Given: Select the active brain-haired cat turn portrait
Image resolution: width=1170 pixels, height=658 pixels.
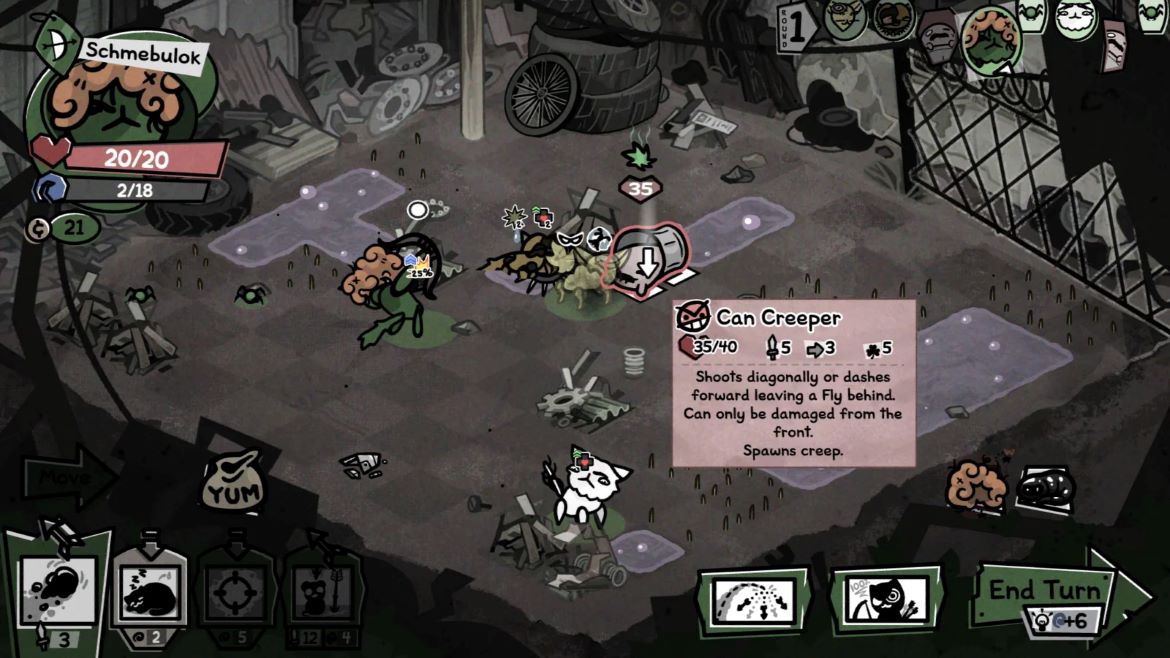Looking at the screenshot, I should (x=990, y=38).
